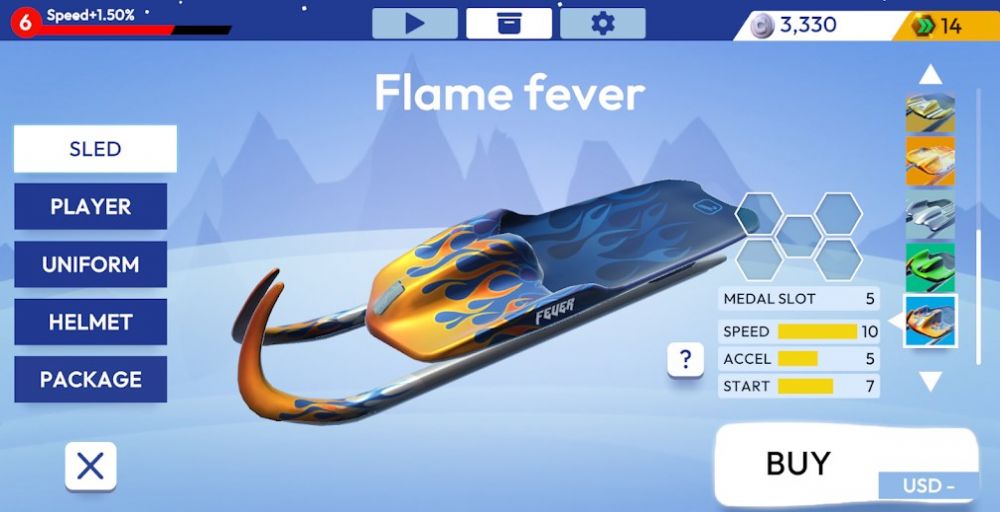Screen dimensions: 1000x512
Task: Open the PLAYER category
Action: coord(91,207)
